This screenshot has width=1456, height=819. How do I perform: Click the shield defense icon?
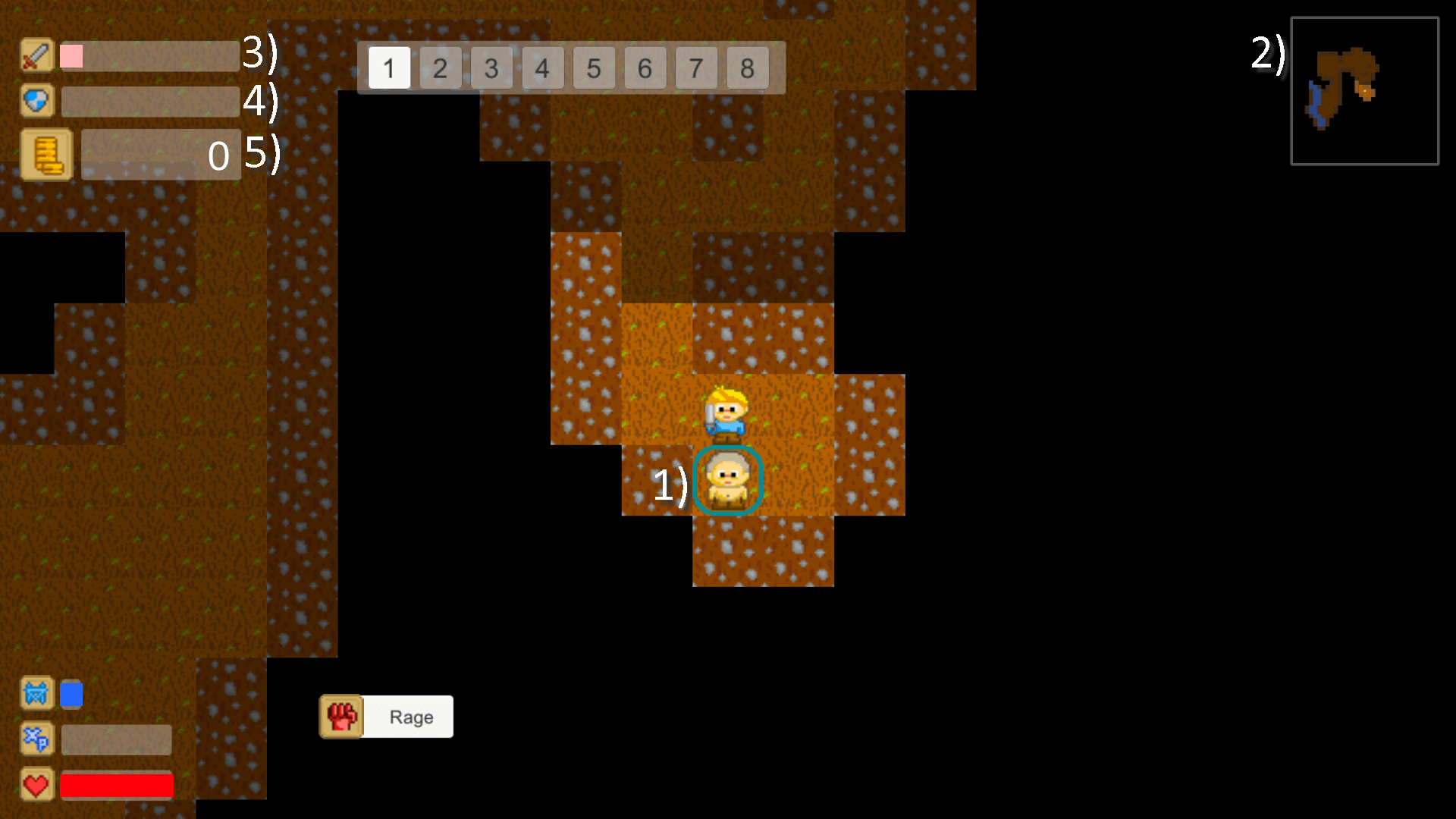tap(36, 100)
